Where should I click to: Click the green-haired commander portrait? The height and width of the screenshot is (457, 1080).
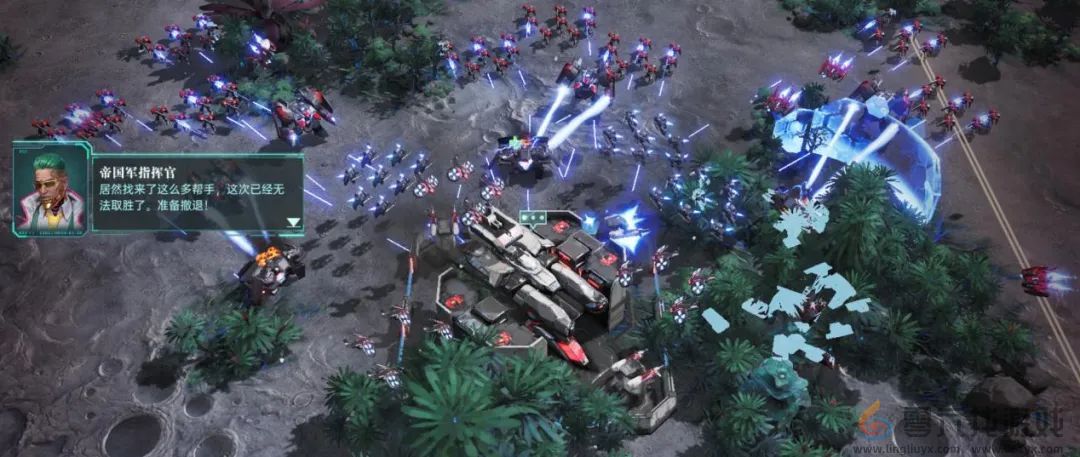point(47,189)
